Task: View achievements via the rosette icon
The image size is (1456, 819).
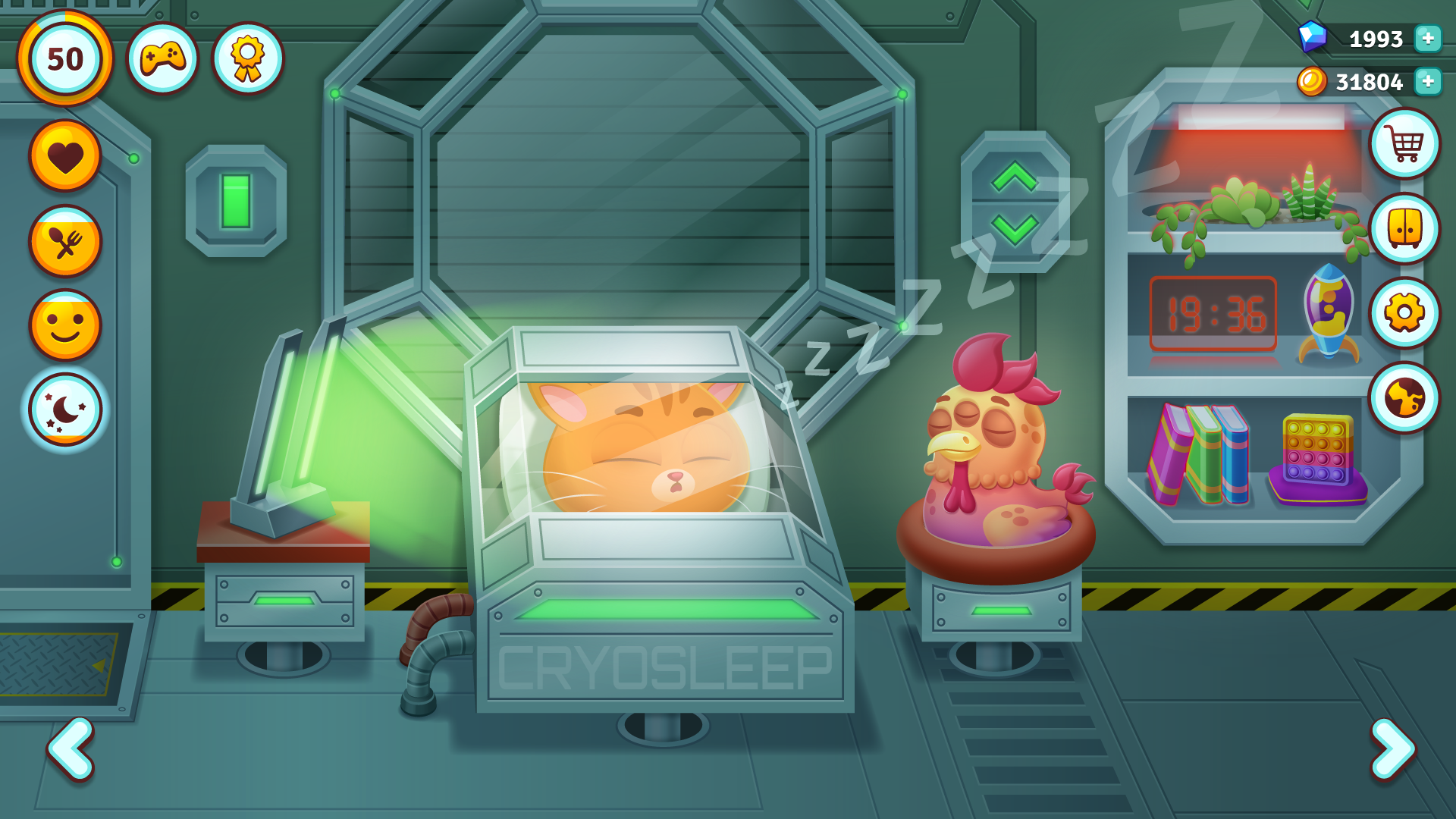Action: 243,58
